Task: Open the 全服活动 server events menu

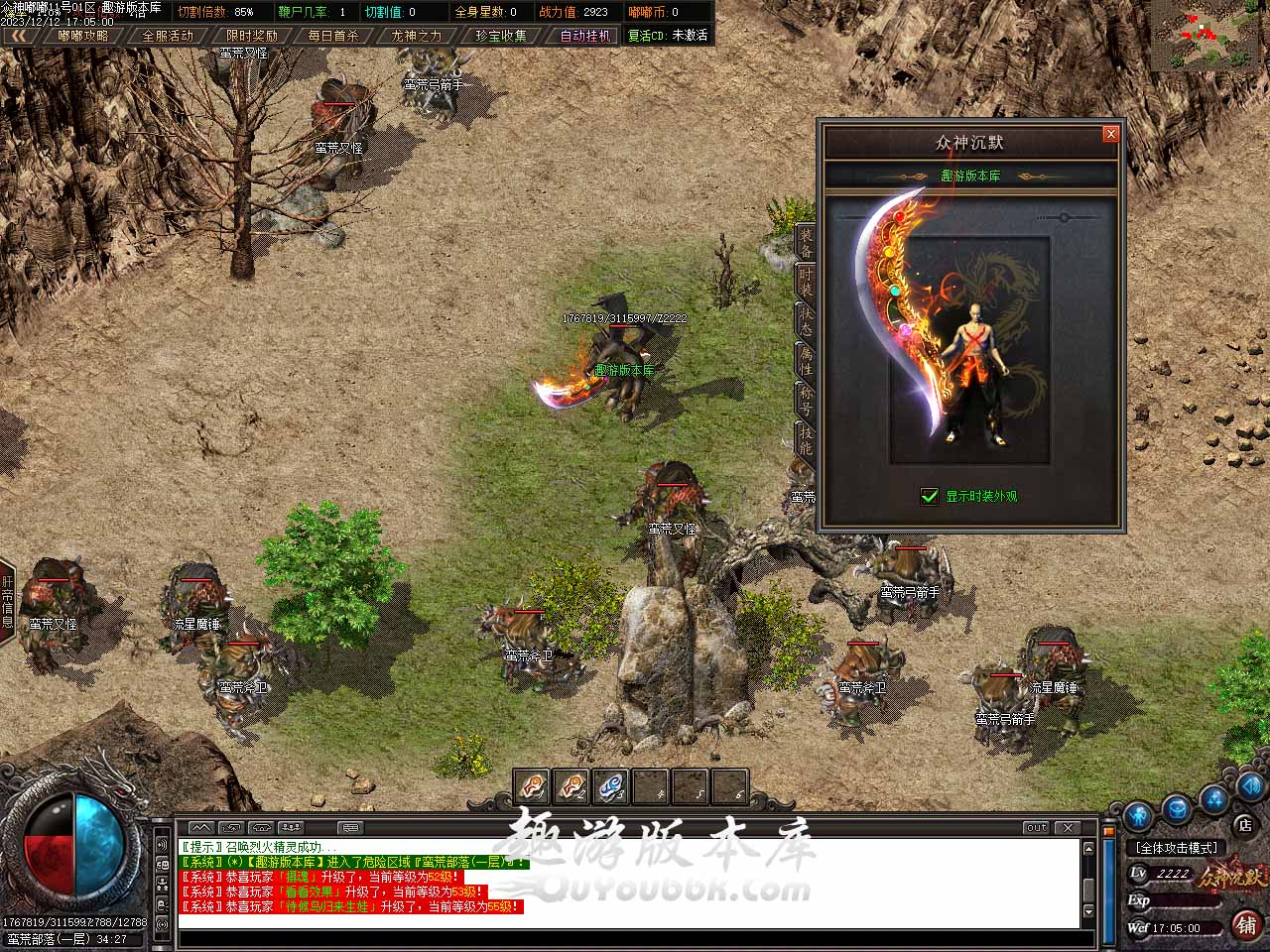Action: click(x=168, y=36)
